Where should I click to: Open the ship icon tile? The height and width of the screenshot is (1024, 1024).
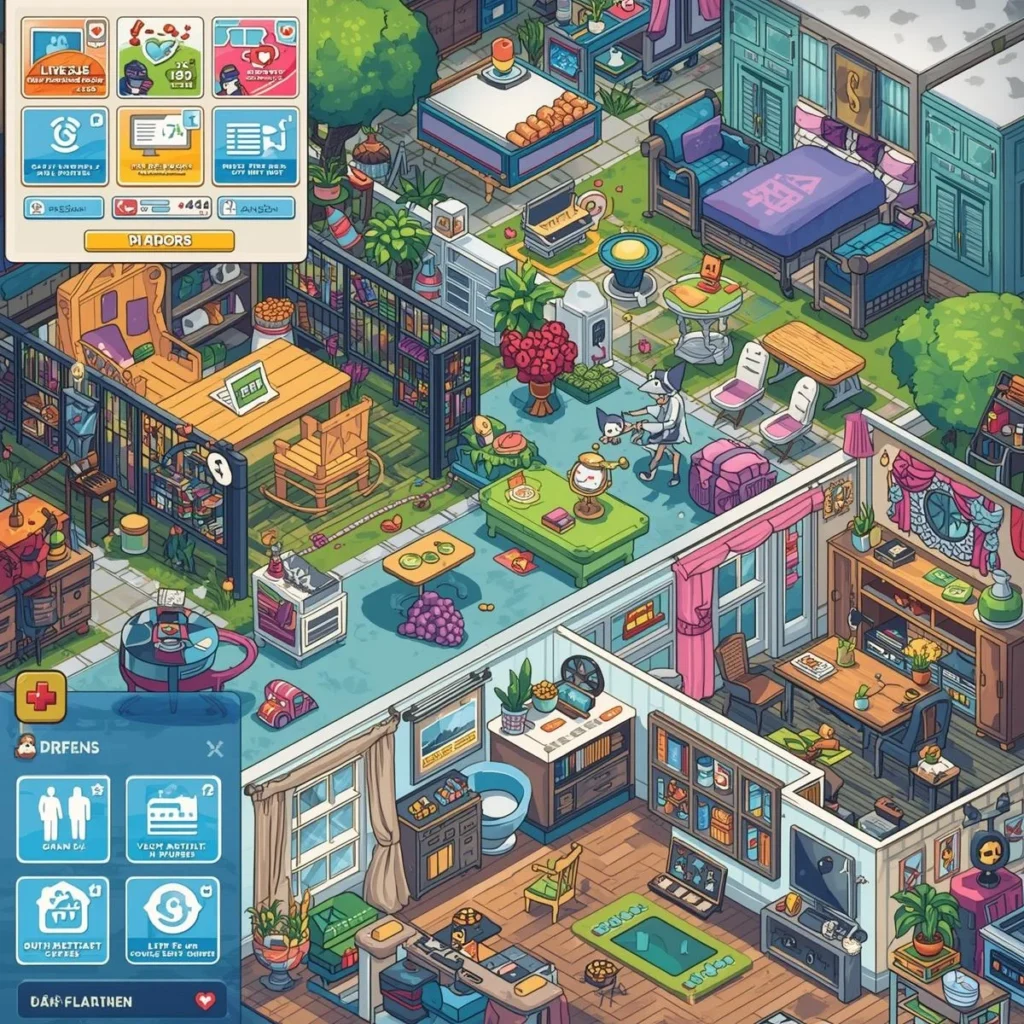[172, 819]
